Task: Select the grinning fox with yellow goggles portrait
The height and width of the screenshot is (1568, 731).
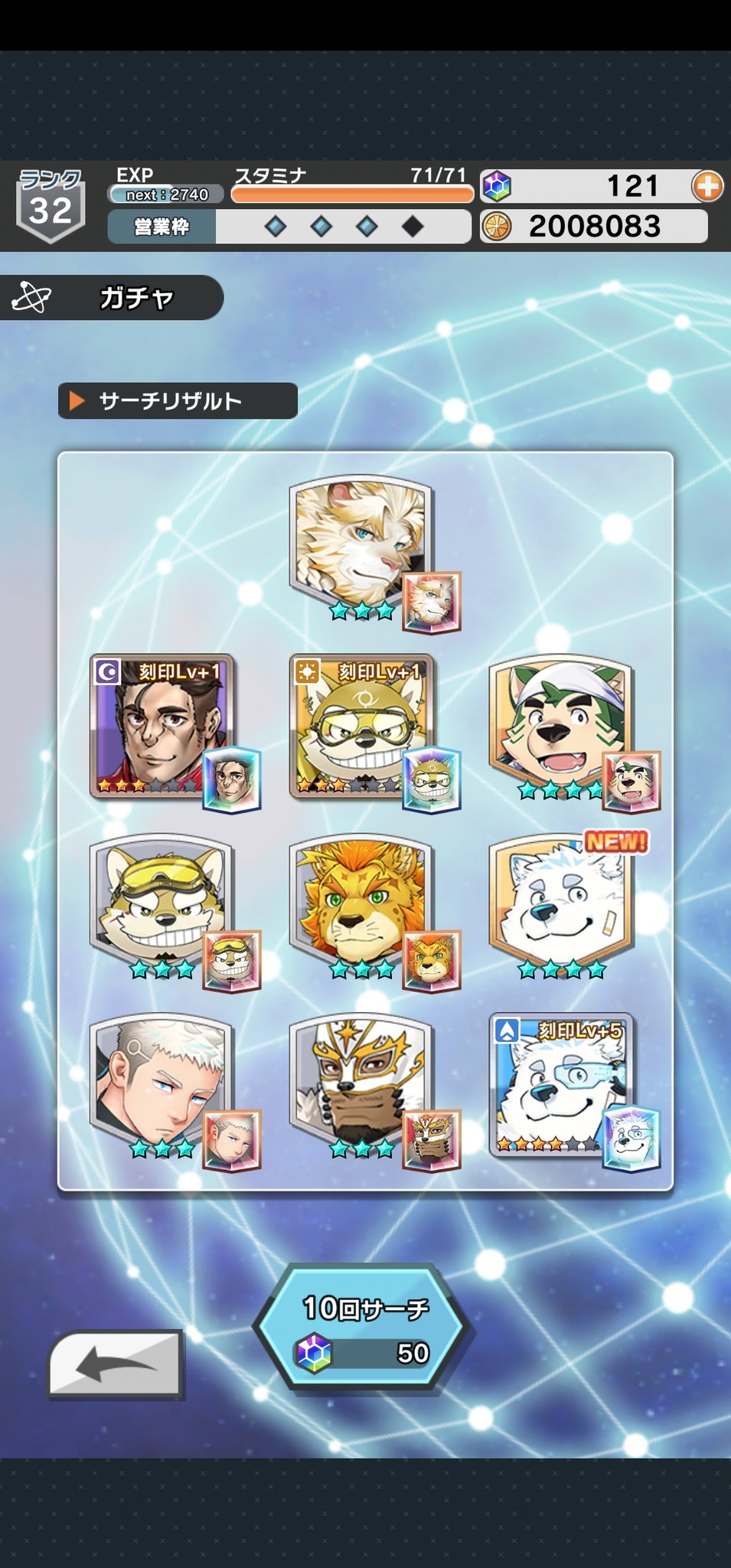Action: 162,902
